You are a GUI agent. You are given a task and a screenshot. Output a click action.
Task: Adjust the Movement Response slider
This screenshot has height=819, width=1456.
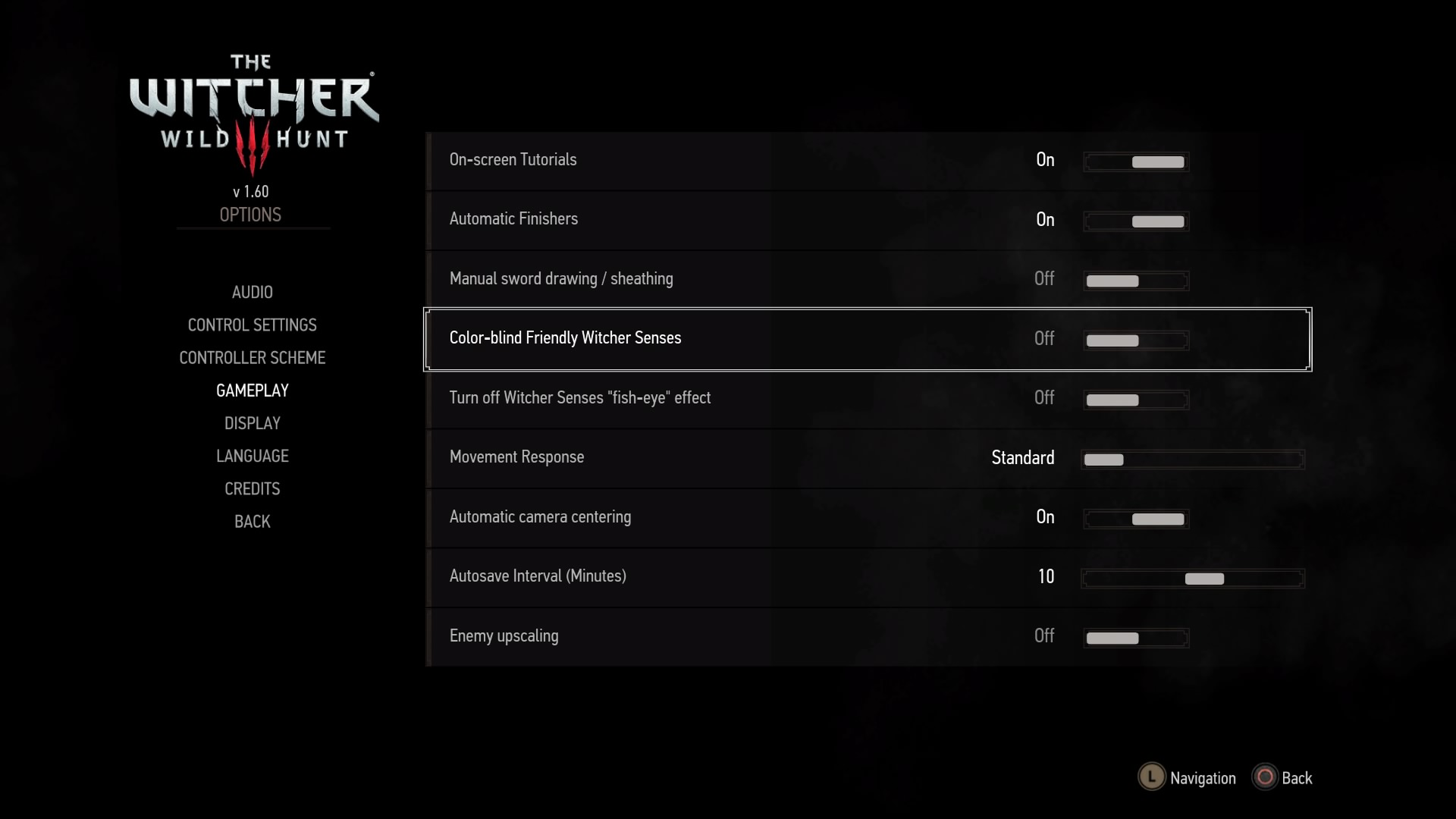(1191, 459)
